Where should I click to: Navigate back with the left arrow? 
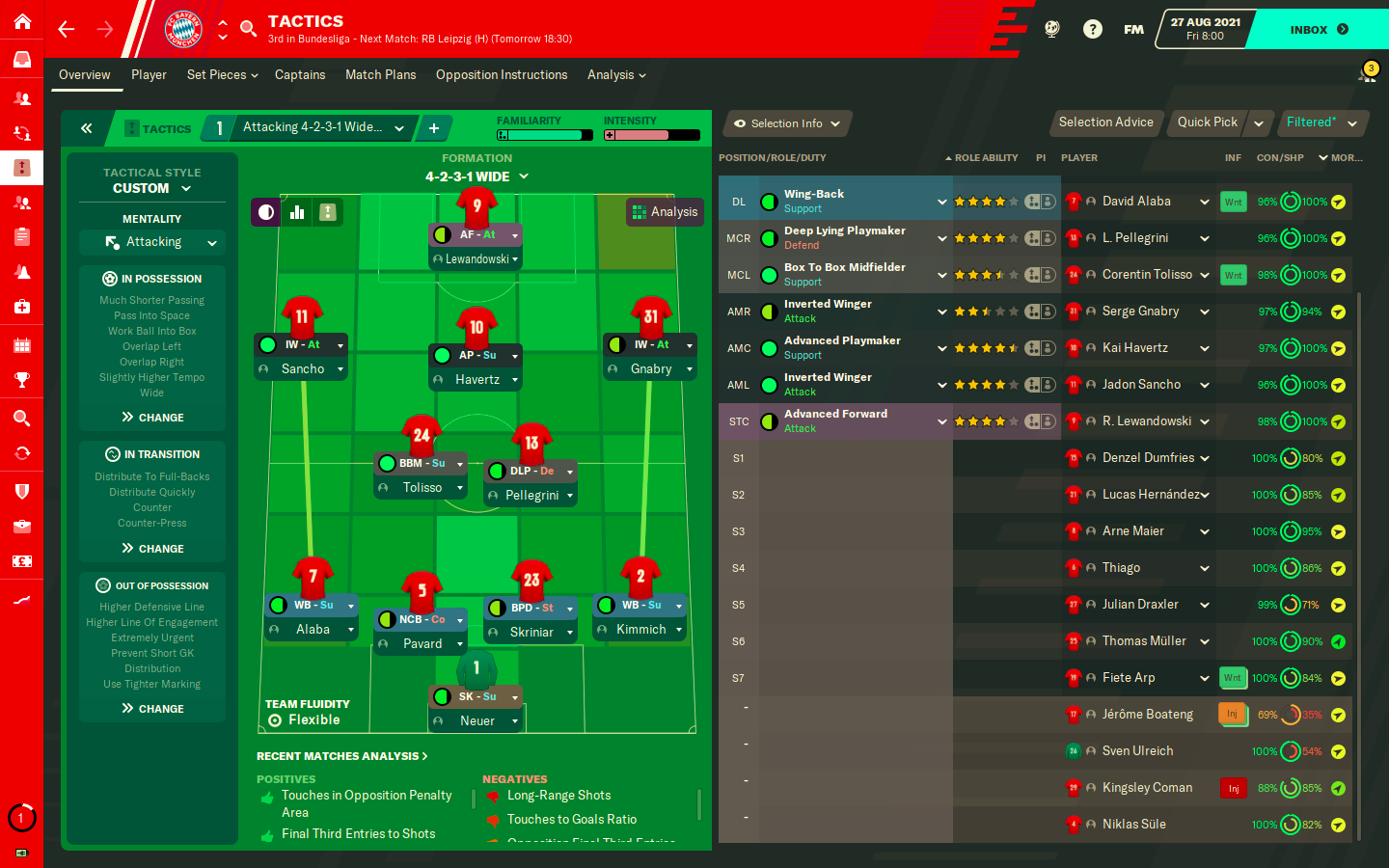coord(67,30)
